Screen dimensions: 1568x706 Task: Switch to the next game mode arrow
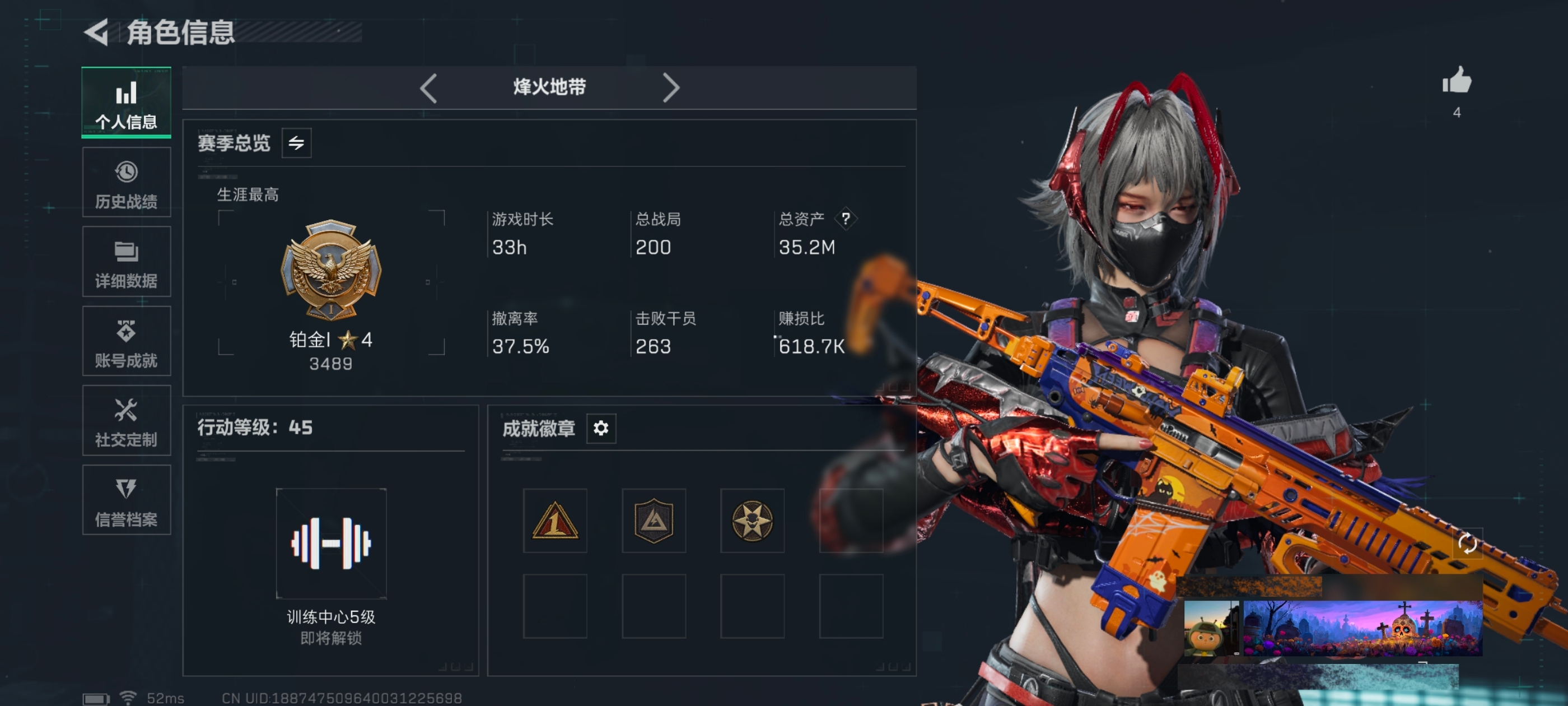[670, 88]
